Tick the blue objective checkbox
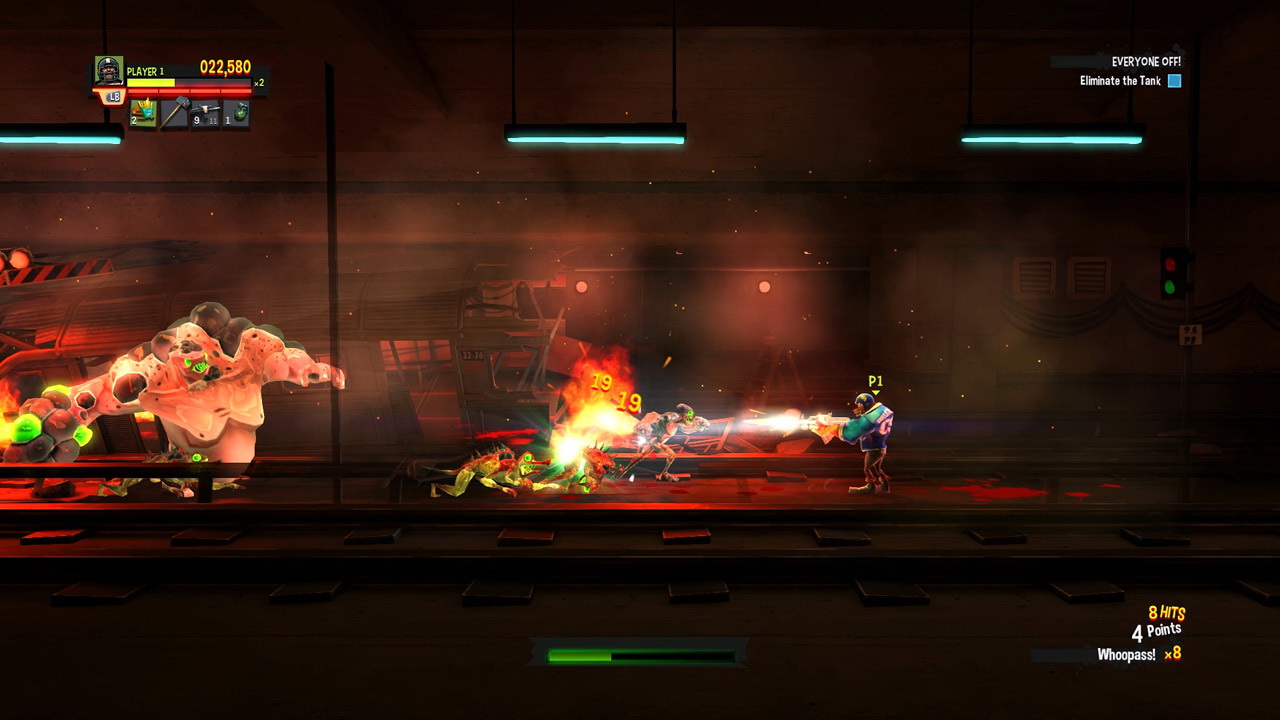 tap(1175, 81)
